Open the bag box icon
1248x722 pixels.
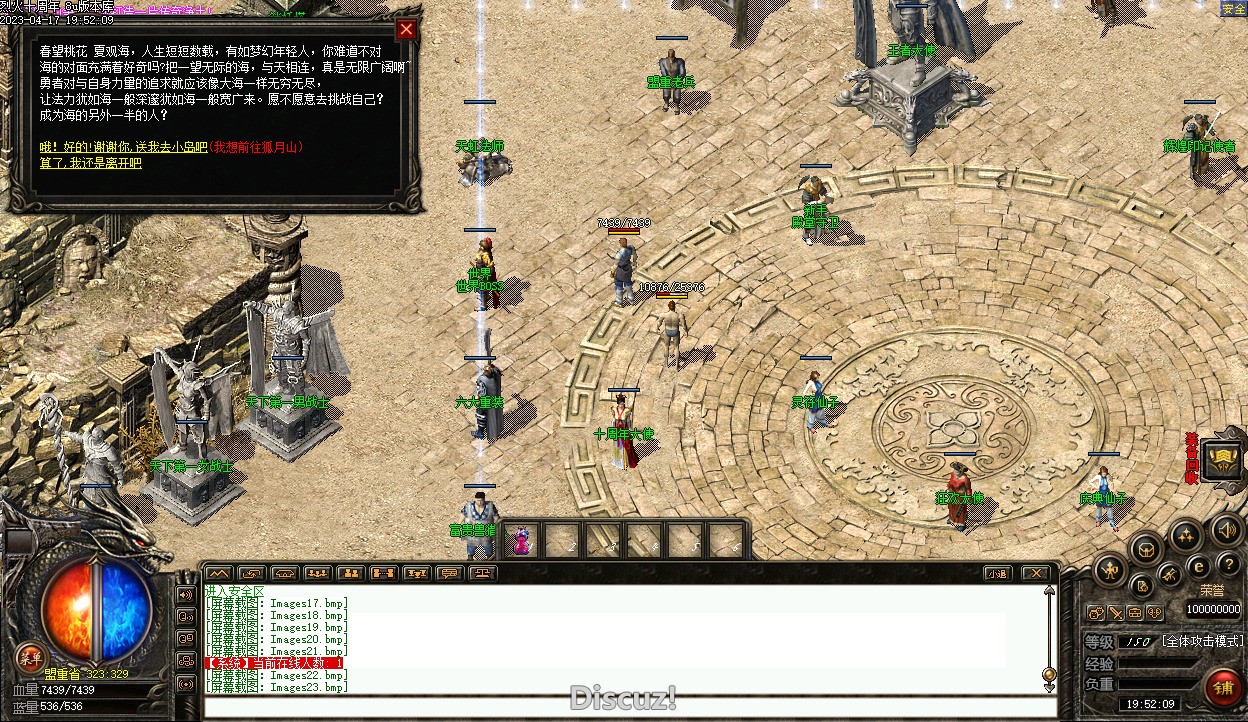point(1146,547)
